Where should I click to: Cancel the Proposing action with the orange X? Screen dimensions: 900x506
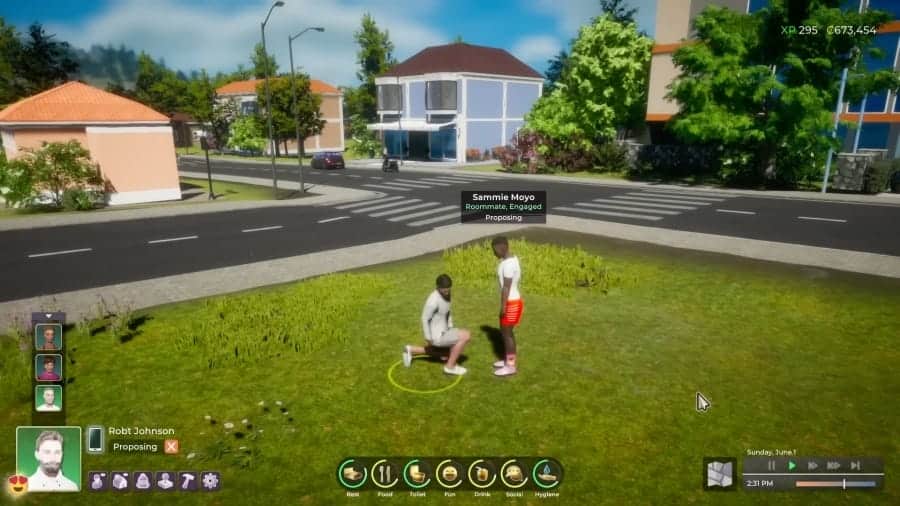click(x=171, y=447)
